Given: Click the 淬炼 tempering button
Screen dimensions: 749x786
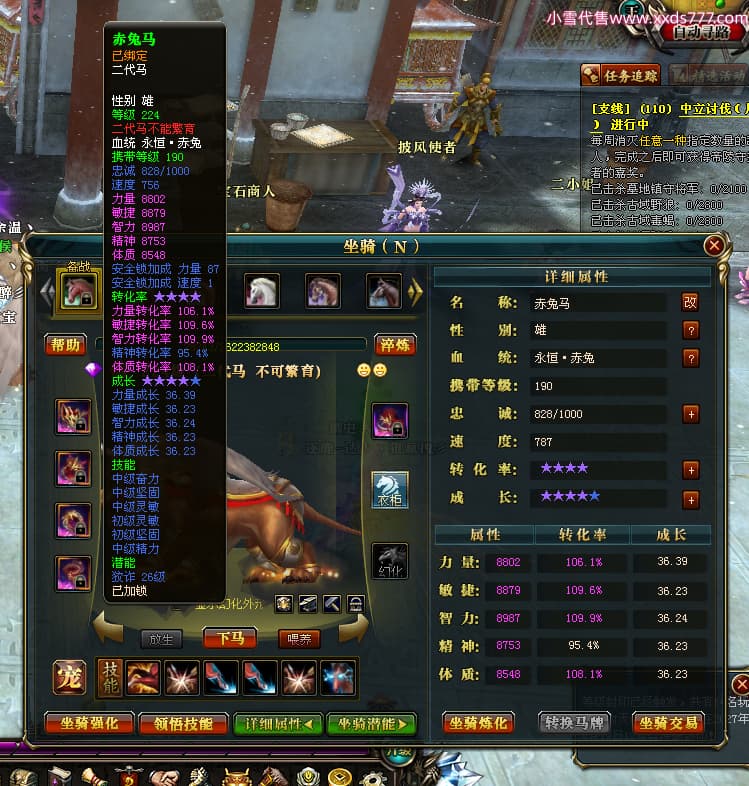Looking at the screenshot, I should coord(395,345).
